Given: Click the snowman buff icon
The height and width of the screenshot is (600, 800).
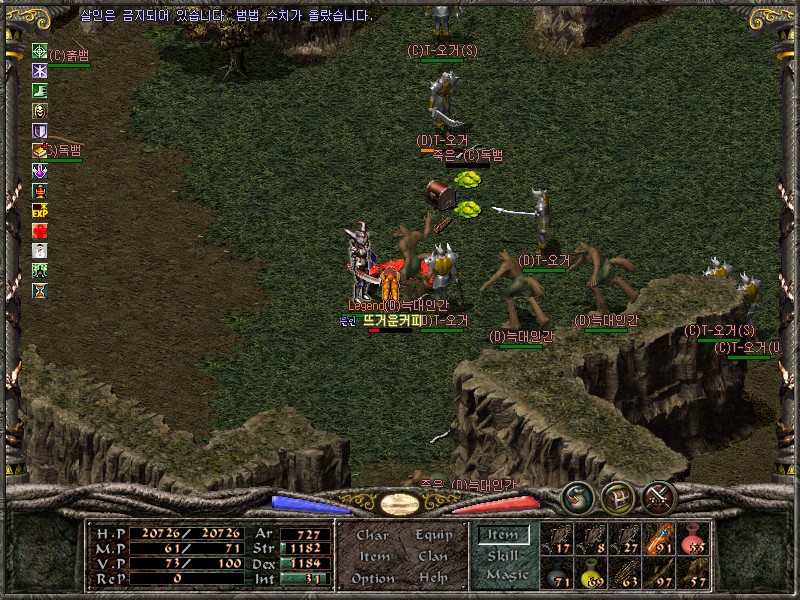Looking at the screenshot, I should coord(40,250).
